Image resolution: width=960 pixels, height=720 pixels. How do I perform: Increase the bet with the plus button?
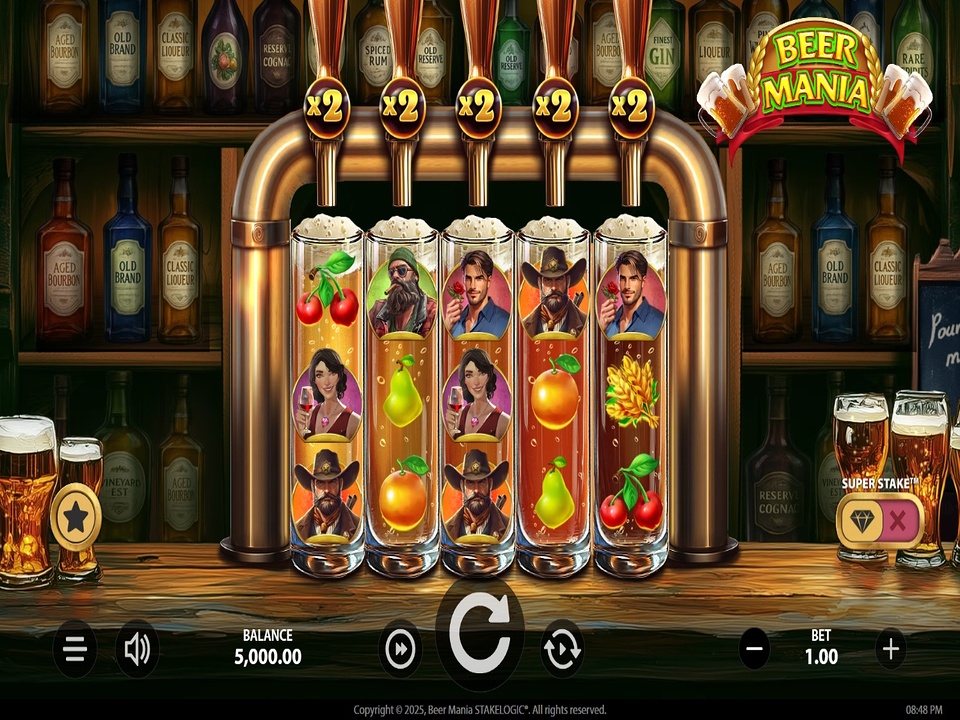click(890, 650)
